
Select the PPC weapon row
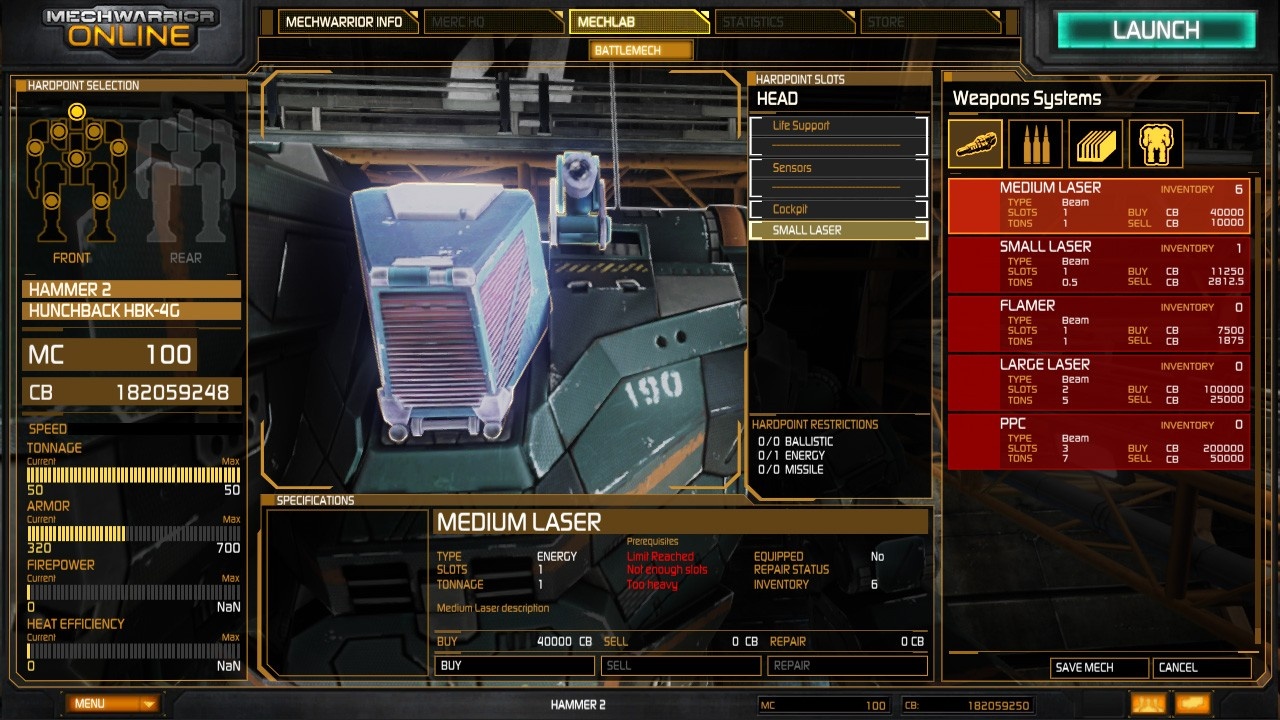[1098, 441]
